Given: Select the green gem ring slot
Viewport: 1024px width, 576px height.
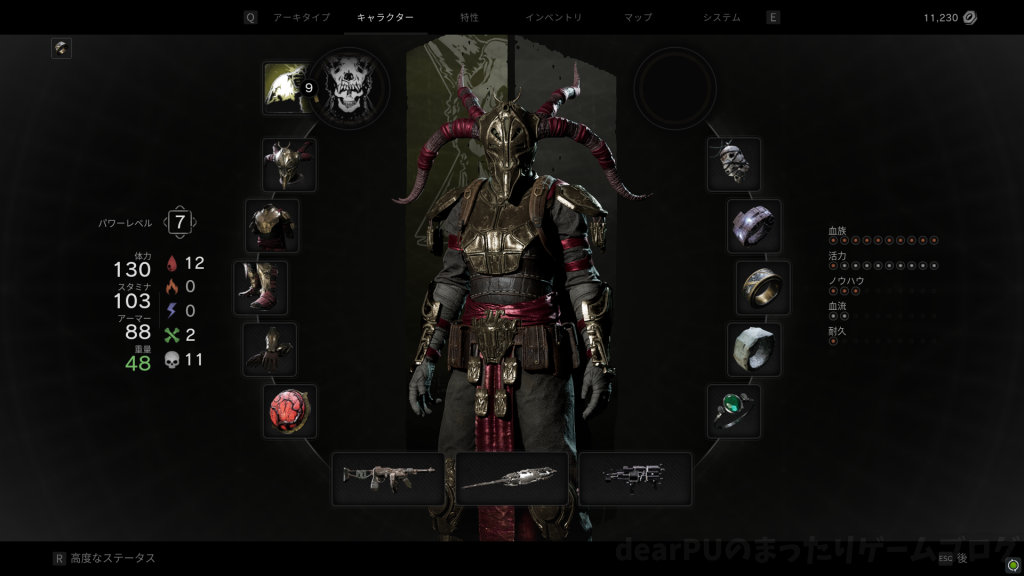Looking at the screenshot, I should [734, 411].
